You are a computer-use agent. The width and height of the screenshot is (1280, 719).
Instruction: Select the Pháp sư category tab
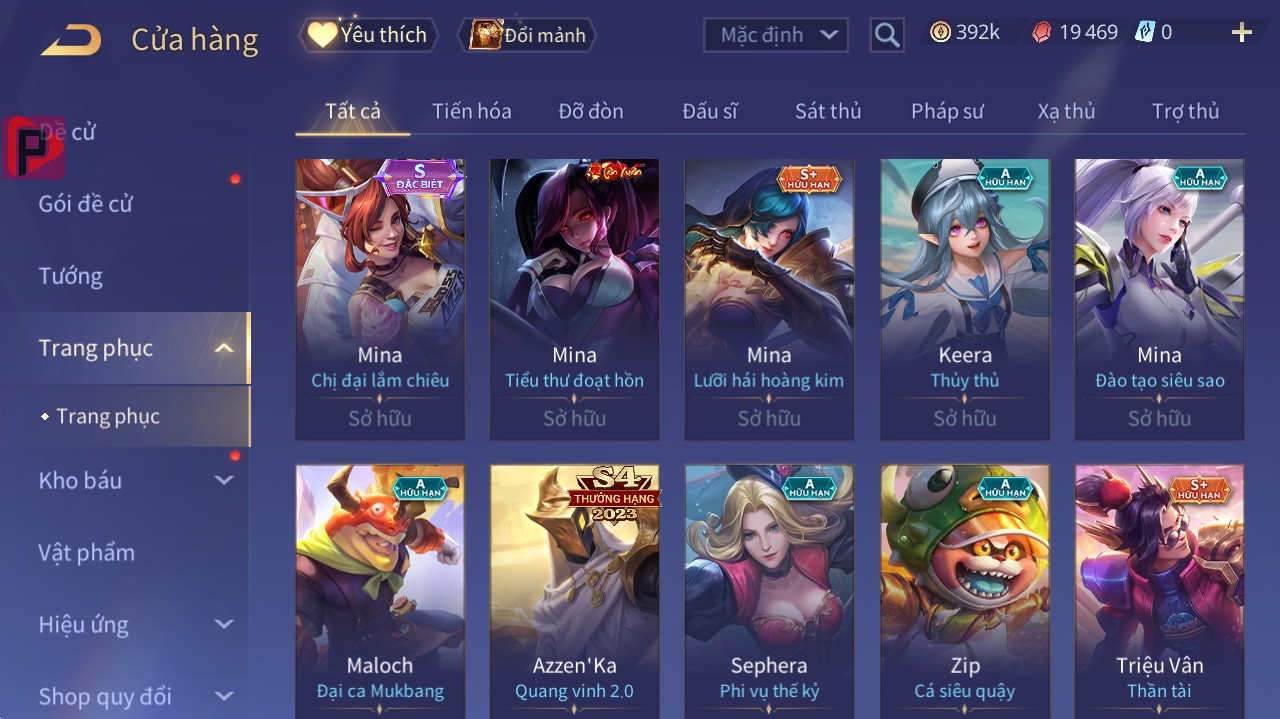(x=947, y=111)
